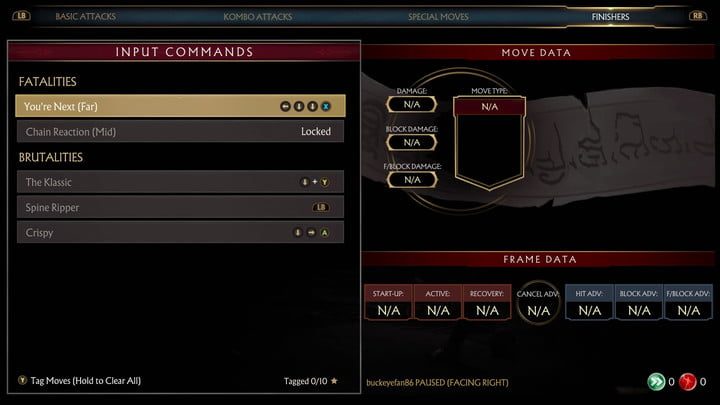
Task: Choose the You're Next (Far) fatality
Action: click(180, 106)
